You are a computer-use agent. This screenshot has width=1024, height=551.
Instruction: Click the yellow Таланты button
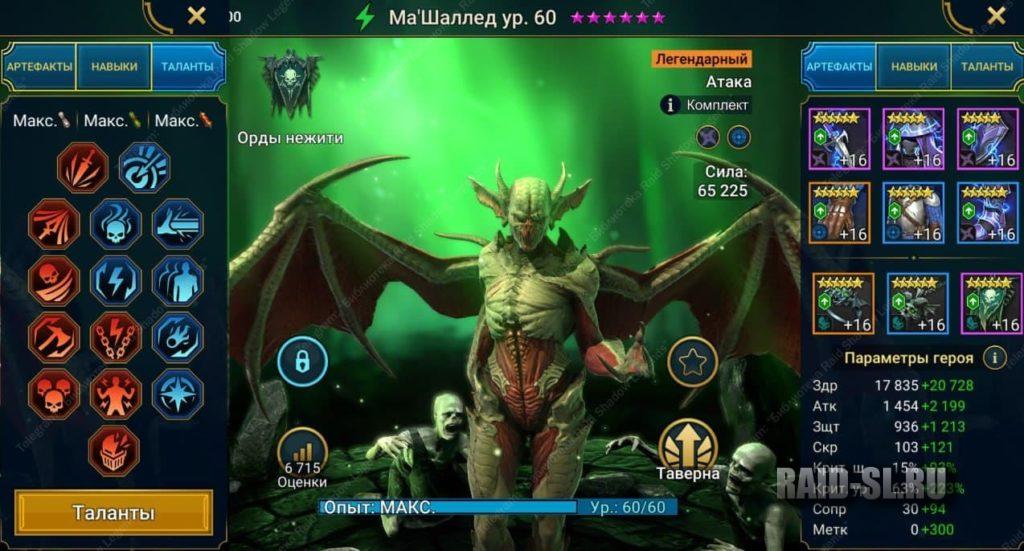pos(113,513)
